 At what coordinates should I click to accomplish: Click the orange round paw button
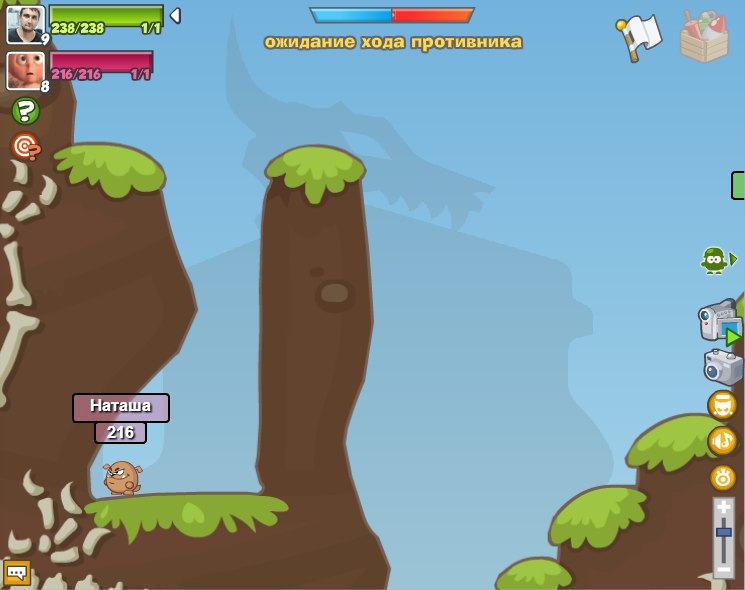click(x=723, y=477)
